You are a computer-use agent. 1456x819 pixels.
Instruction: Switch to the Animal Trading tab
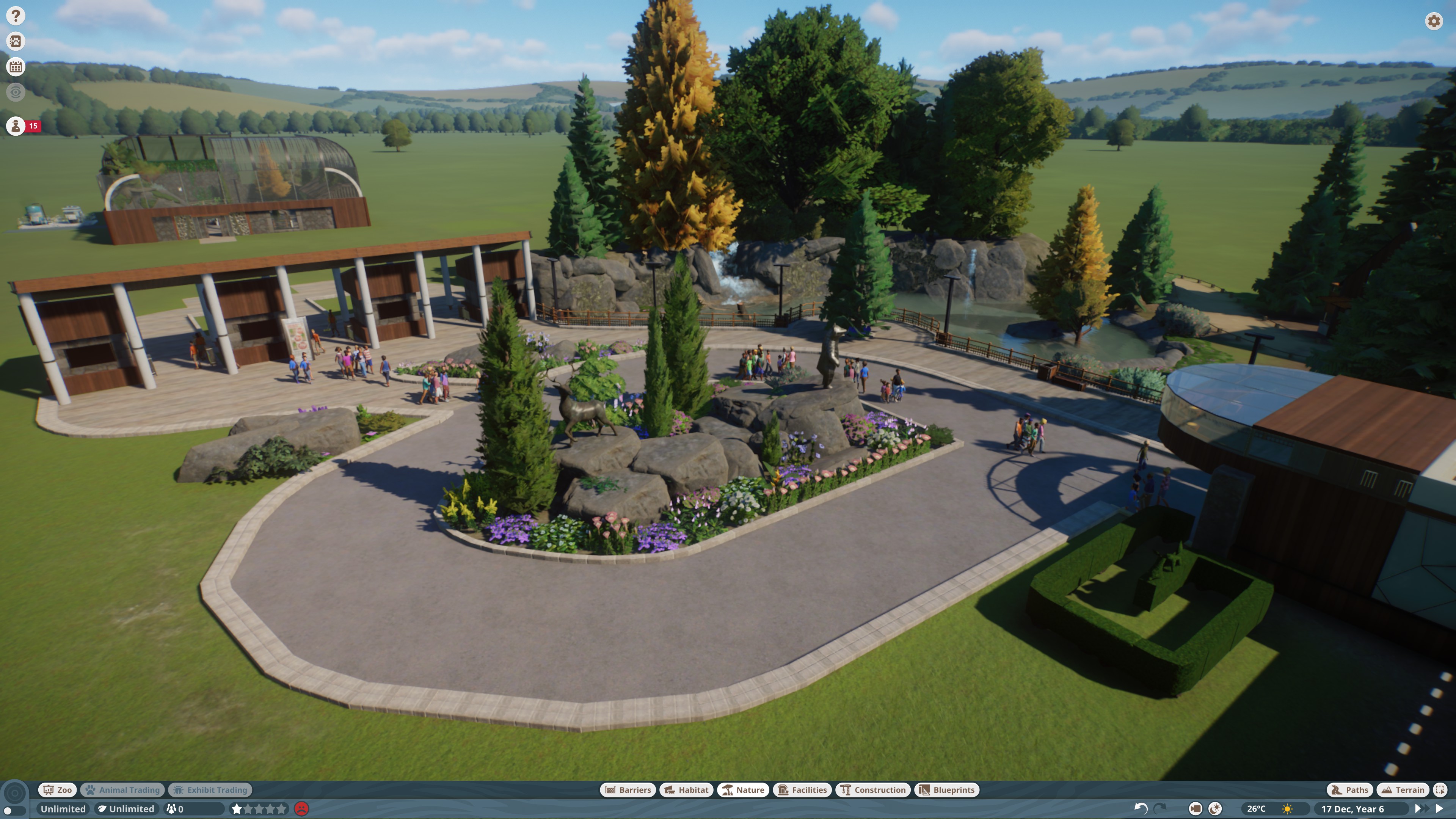[122, 789]
